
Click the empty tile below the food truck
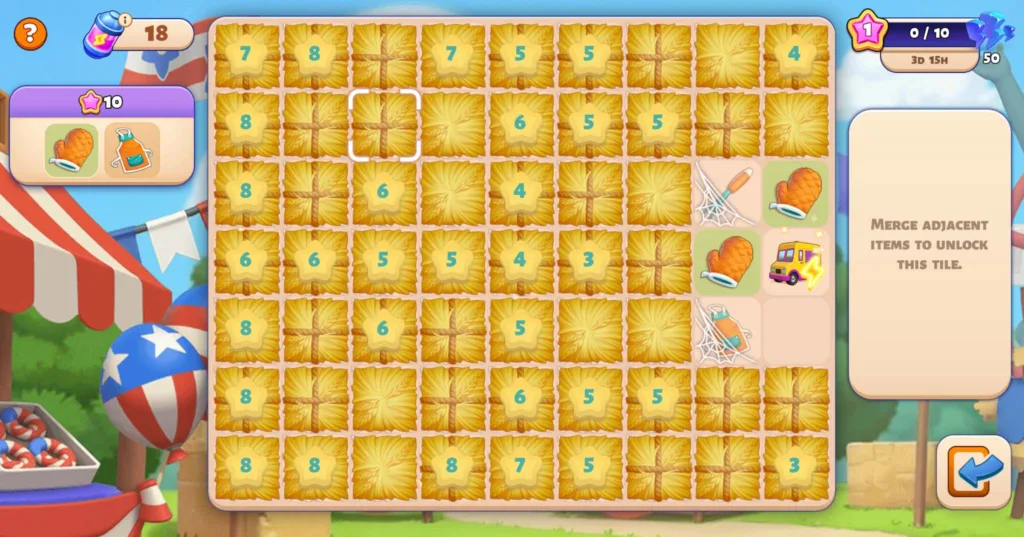[795, 330]
